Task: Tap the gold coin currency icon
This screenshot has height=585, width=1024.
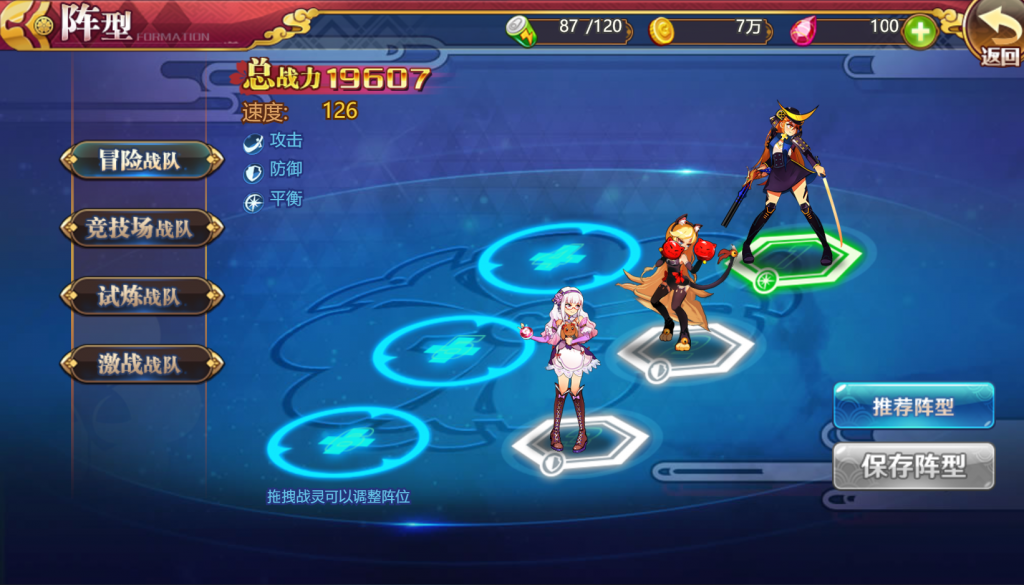Action: [661, 31]
